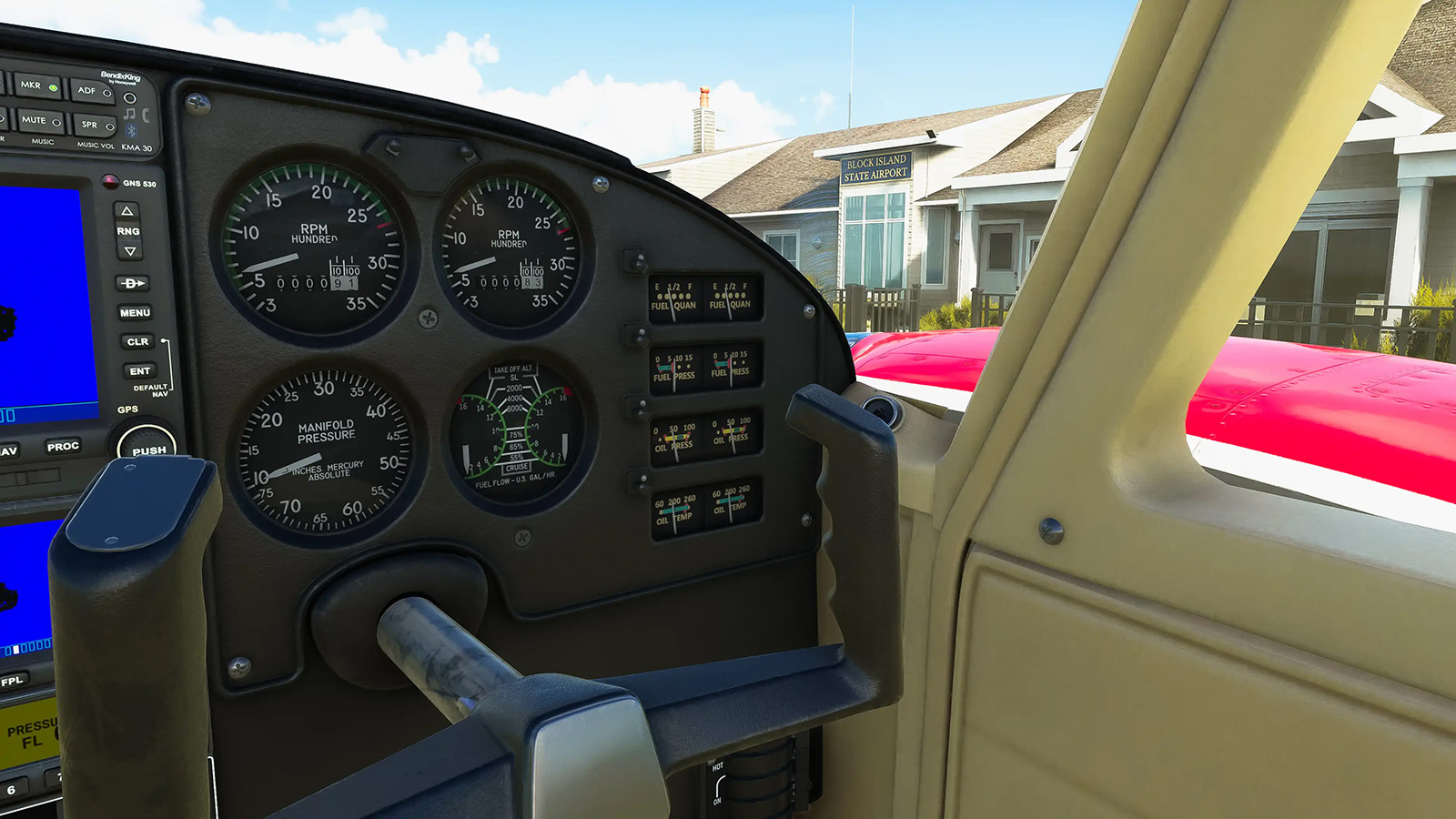Activate the MUTE button on the KMA 30
Viewport: 1456px width, 819px height.
point(40,120)
